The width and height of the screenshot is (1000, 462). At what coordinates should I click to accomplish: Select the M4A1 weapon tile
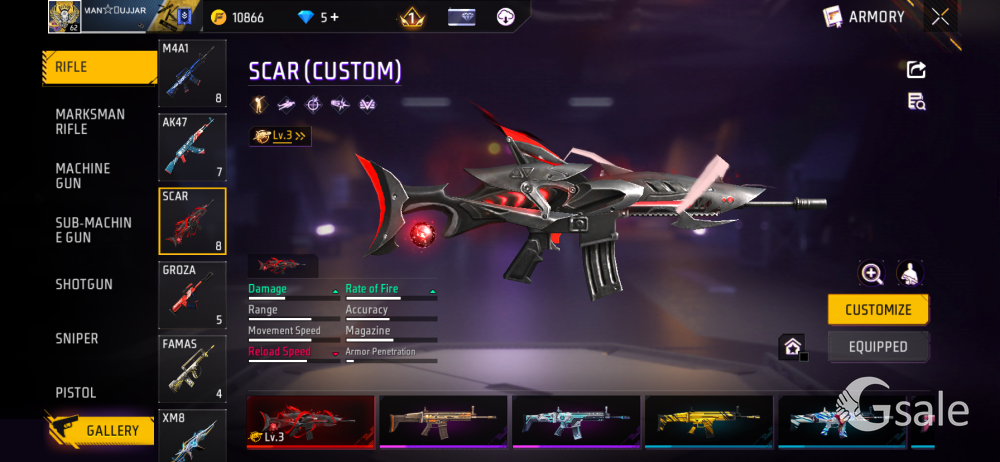coord(192,74)
